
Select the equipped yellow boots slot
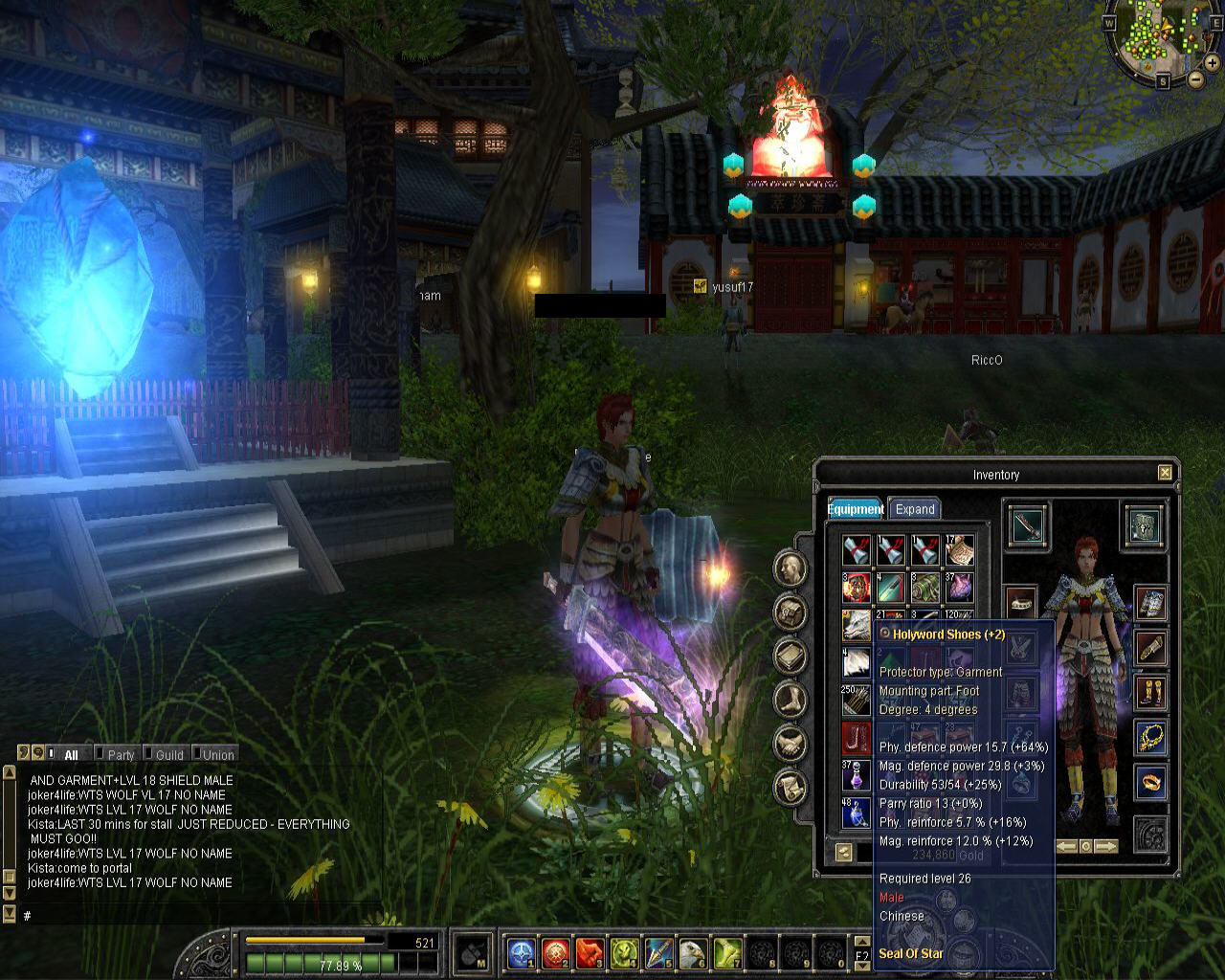click(1150, 692)
